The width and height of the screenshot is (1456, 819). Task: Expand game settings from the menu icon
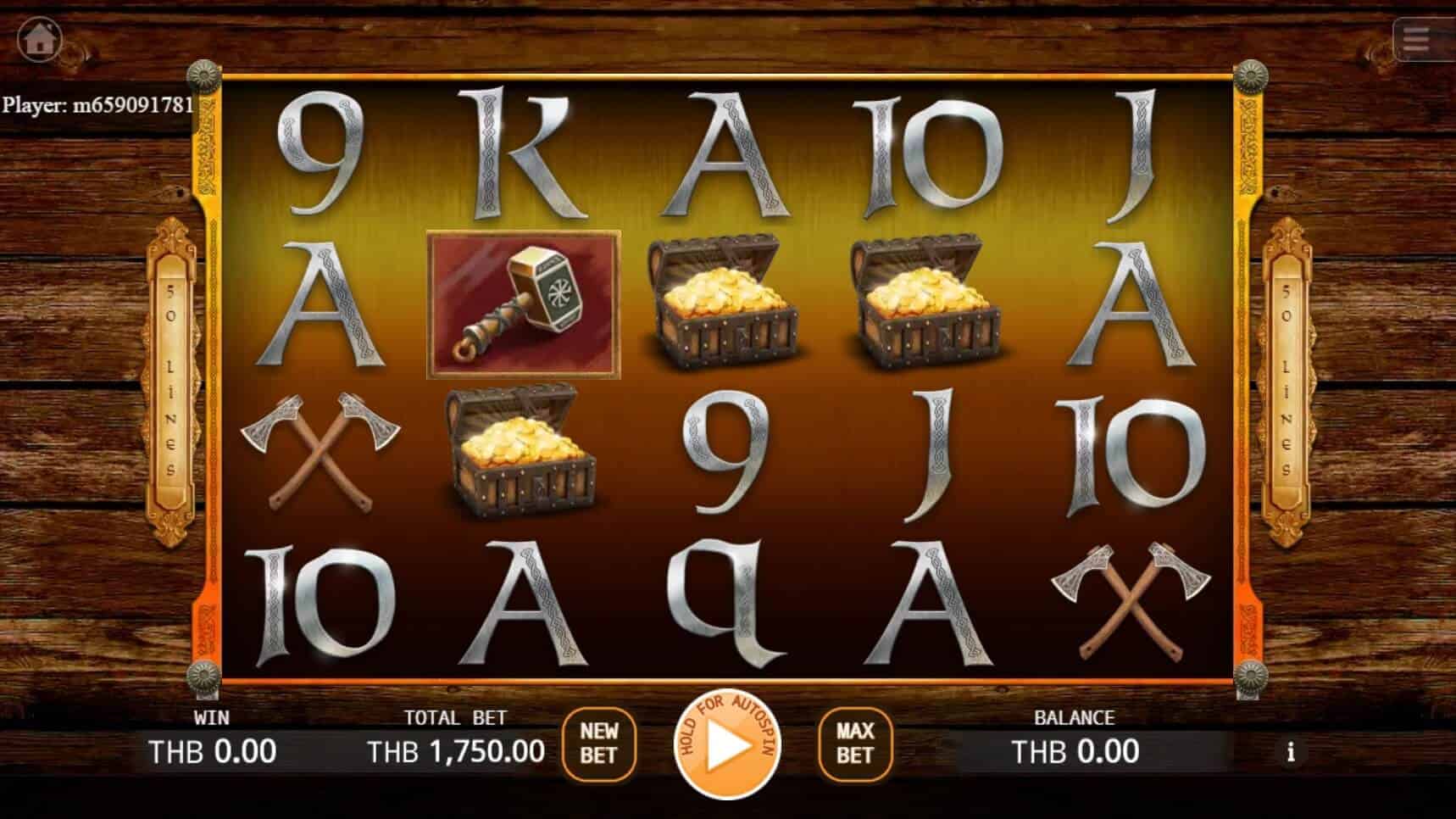(x=1414, y=41)
